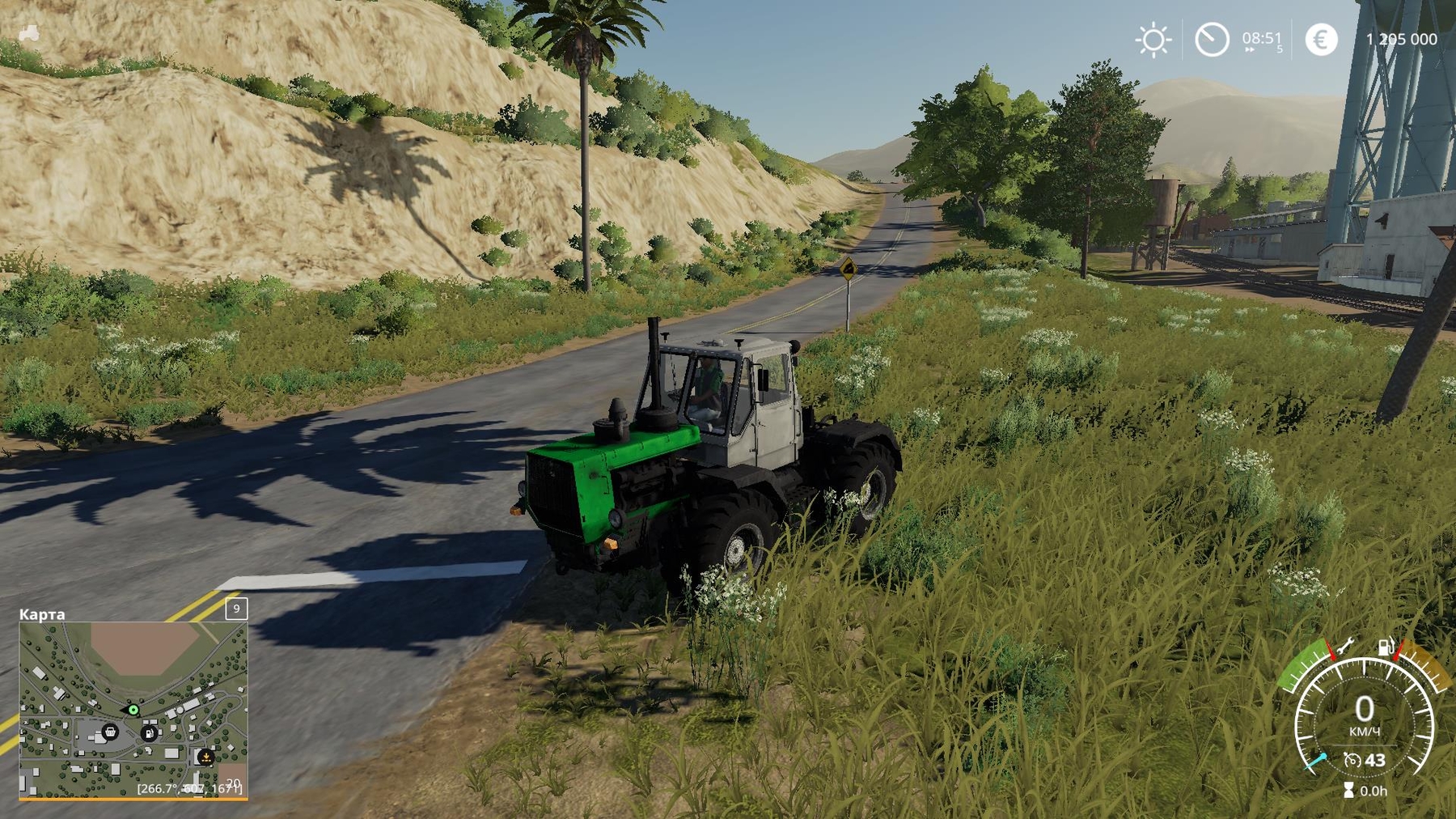This screenshot has height=819, width=1456.
Task: Click the fuel pump indicator icon
Action: [x=1386, y=647]
